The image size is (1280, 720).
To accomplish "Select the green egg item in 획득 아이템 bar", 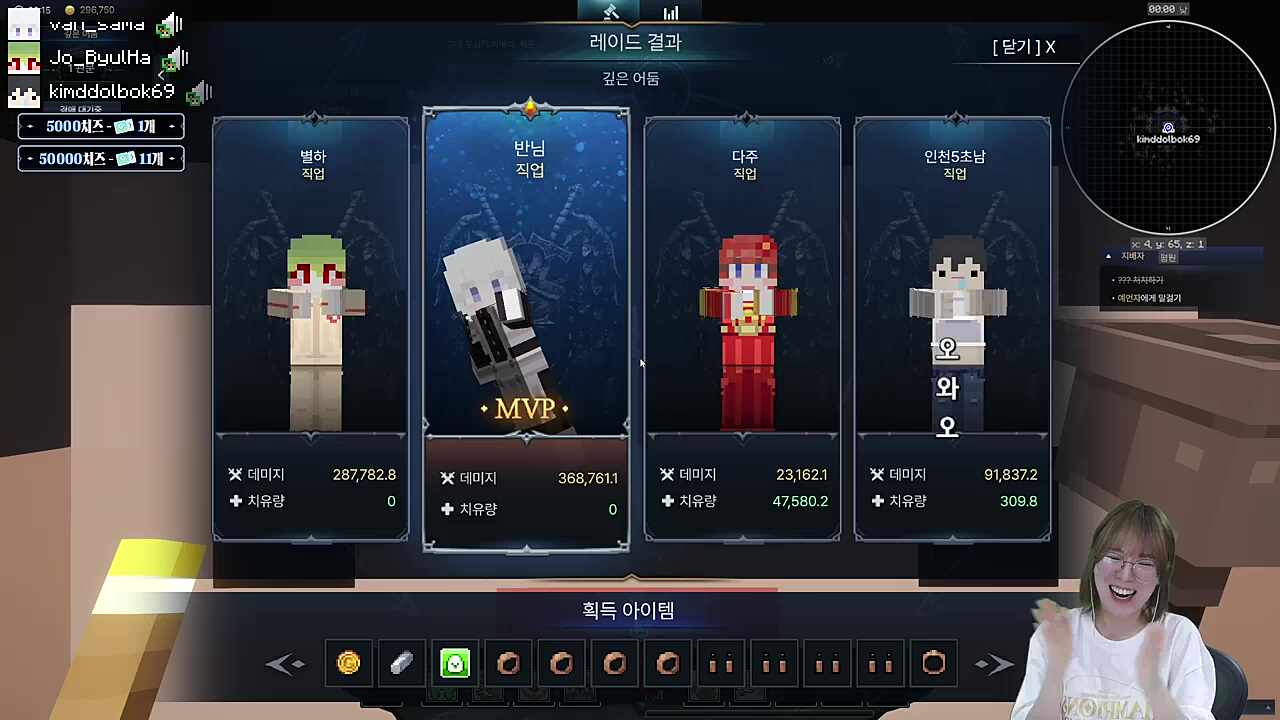I will 455,663.
